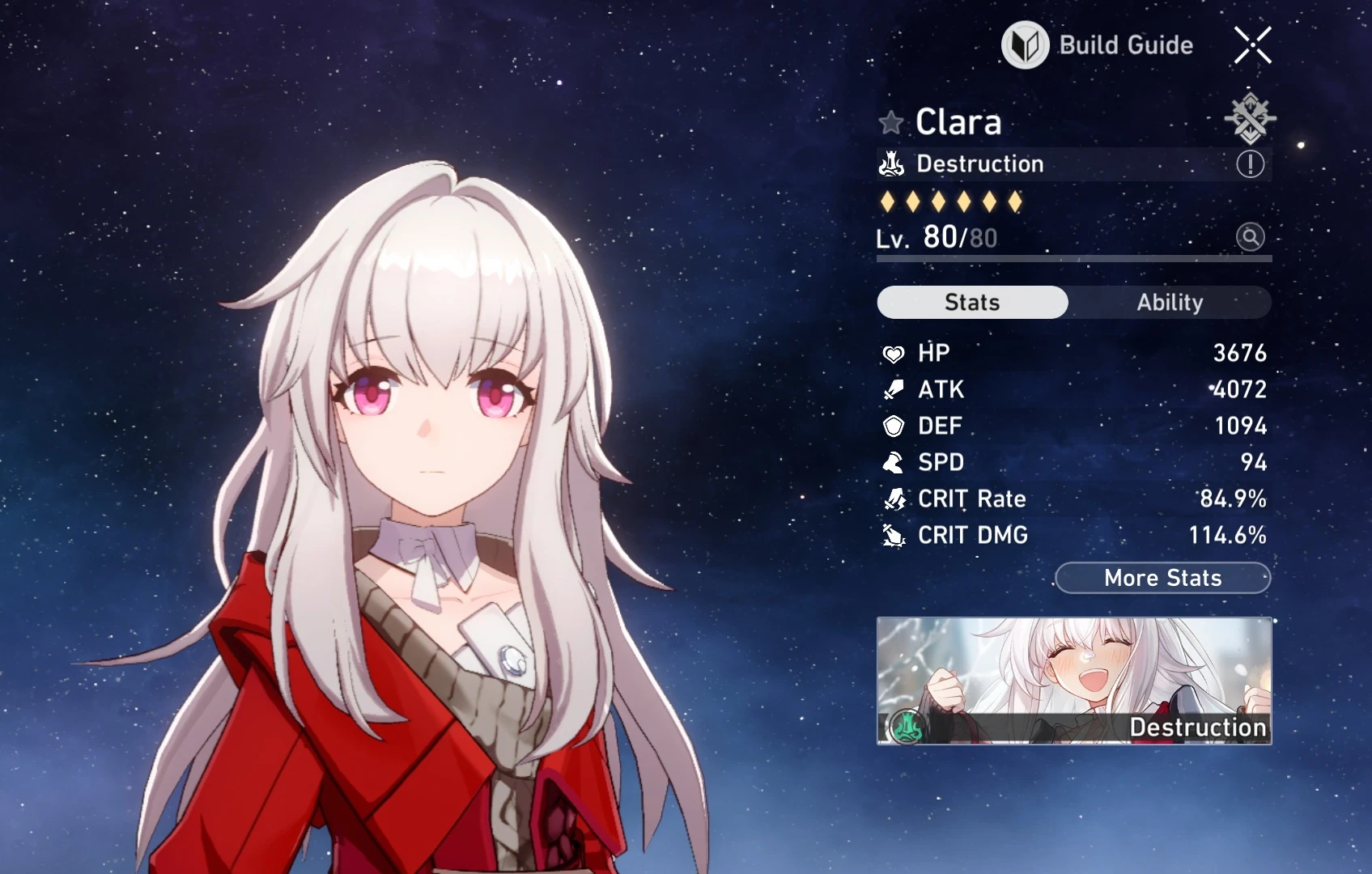Open Clara's Eidolon details via the emblem icon
This screenshot has width=1372, height=874.
point(1251,118)
